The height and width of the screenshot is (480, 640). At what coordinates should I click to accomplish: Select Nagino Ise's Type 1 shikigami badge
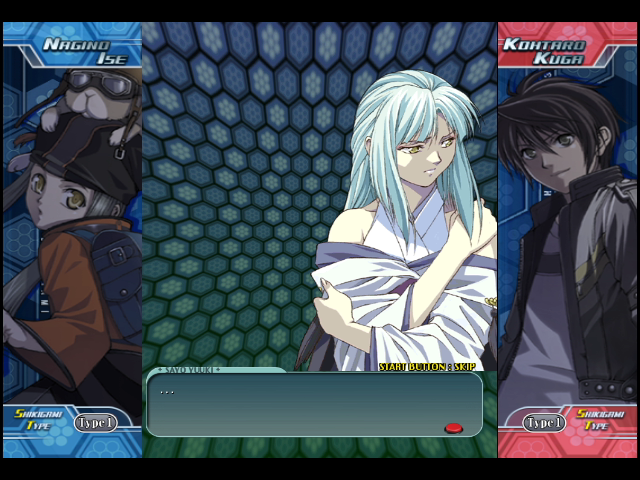tap(95, 423)
